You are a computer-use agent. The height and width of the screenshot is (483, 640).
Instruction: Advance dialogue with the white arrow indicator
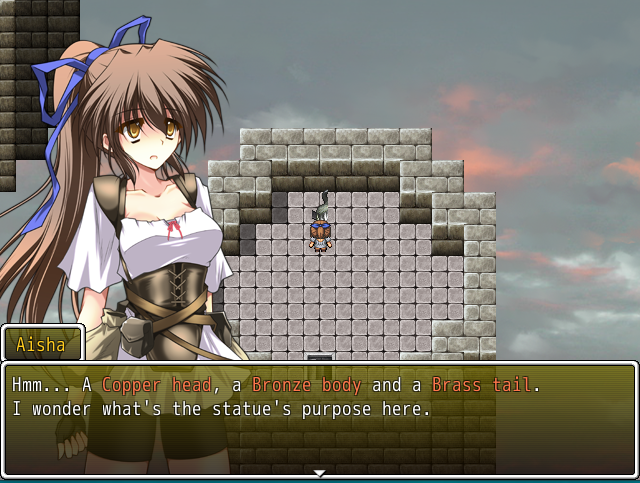319,472
